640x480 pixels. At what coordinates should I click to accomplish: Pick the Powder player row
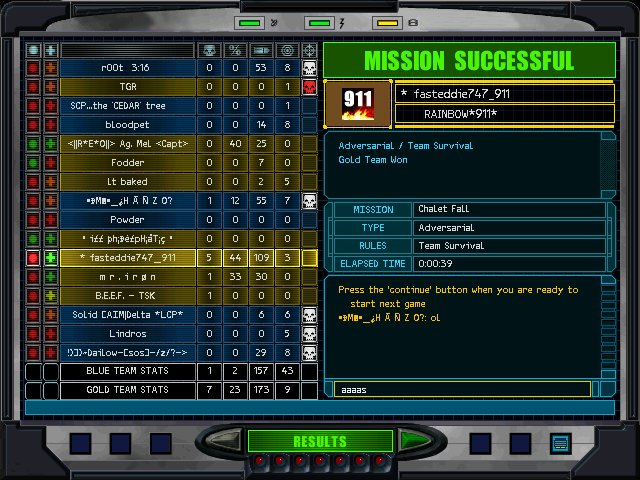coord(127,220)
